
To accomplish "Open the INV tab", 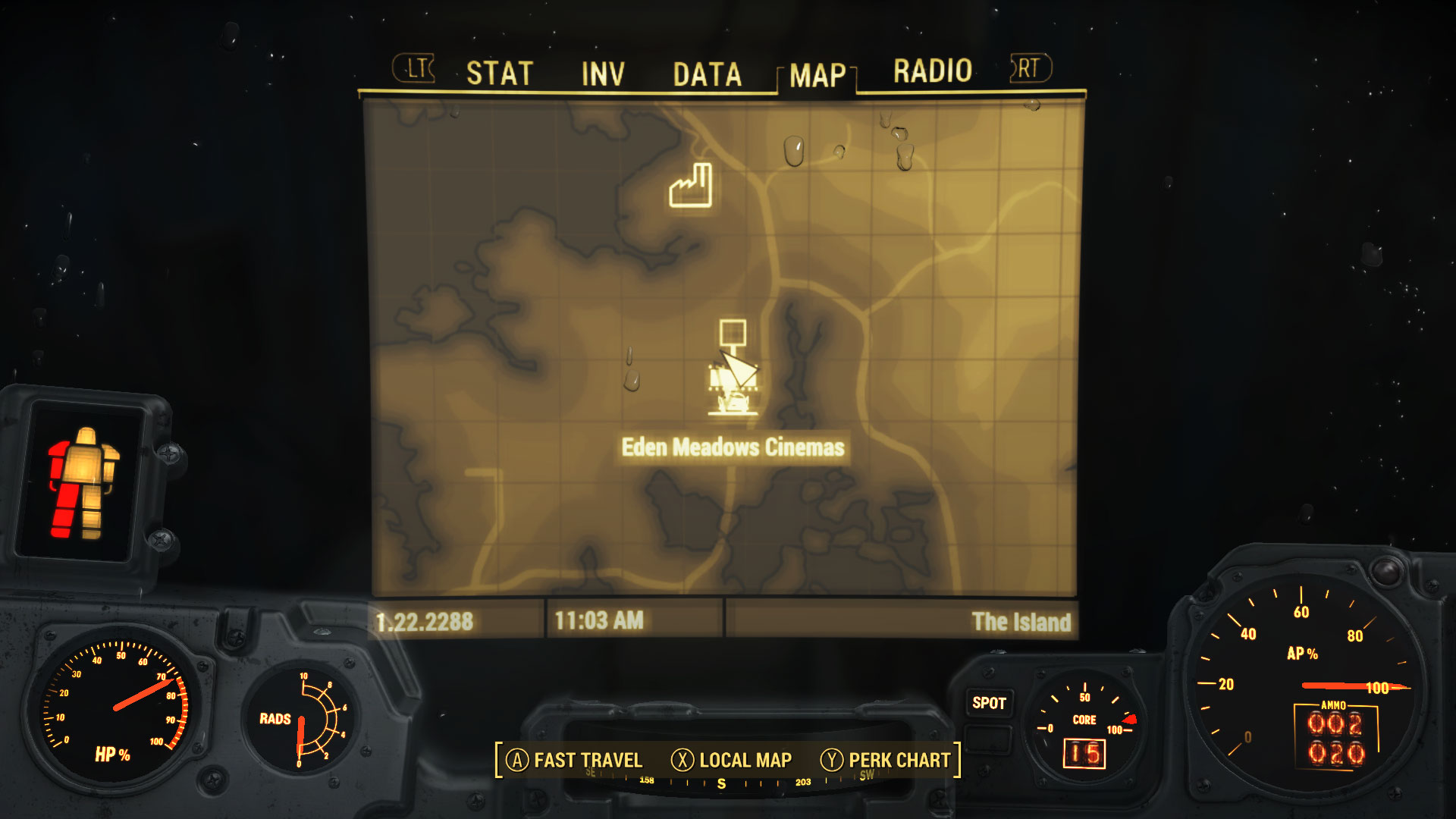I will pos(603,74).
